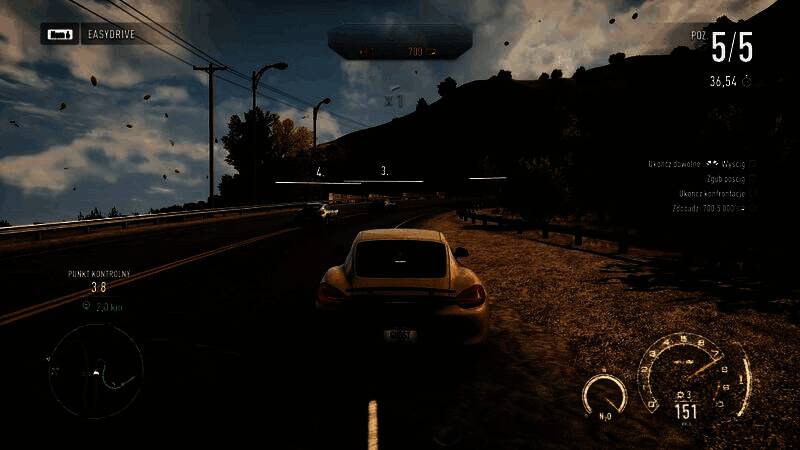Click the circular minimap

pyautogui.click(x=97, y=370)
